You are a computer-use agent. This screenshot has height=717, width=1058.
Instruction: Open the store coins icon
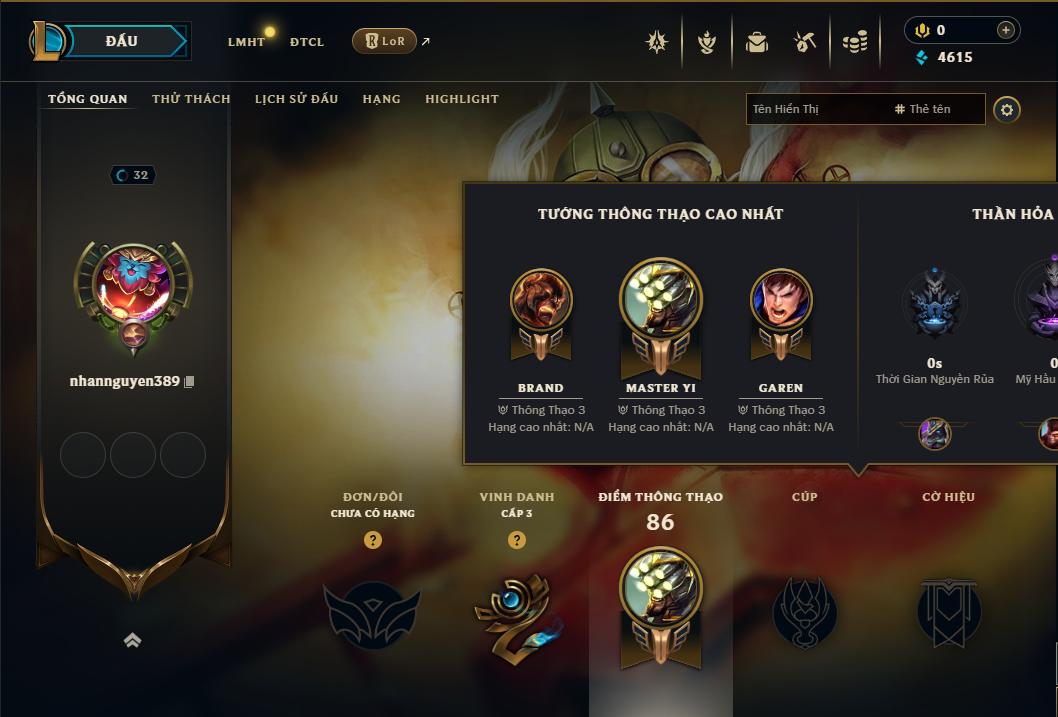(x=854, y=42)
